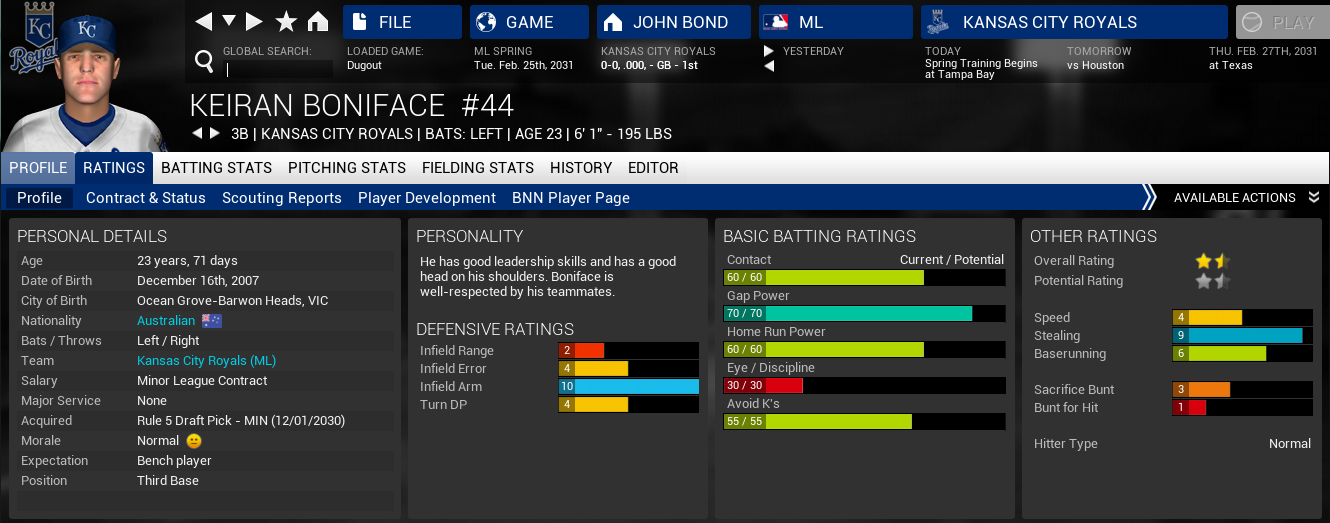Open the GAME menu
1330x523 pixels.
pyautogui.click(x=528, y=22)
